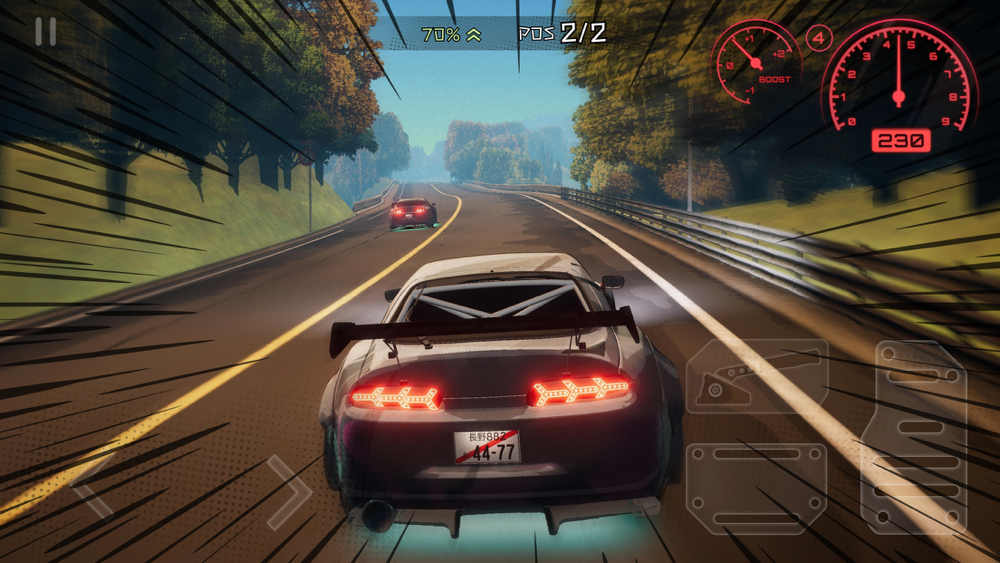Viewport: 1000px width, 563px height.
Task: Pull the handbrake button
Action: pyautogui.click(x=756, y=376)
